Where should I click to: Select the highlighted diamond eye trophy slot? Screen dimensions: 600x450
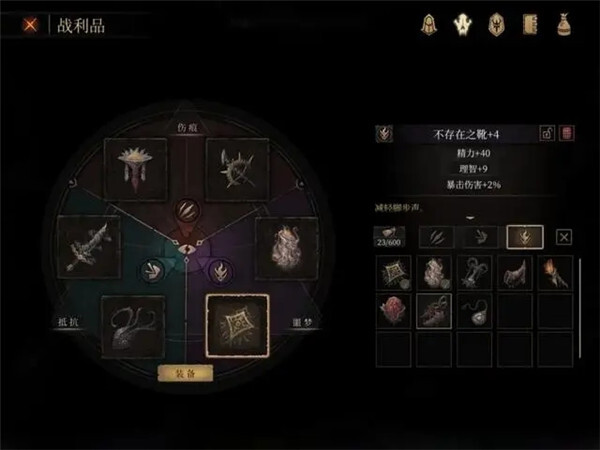coord(237,325)
